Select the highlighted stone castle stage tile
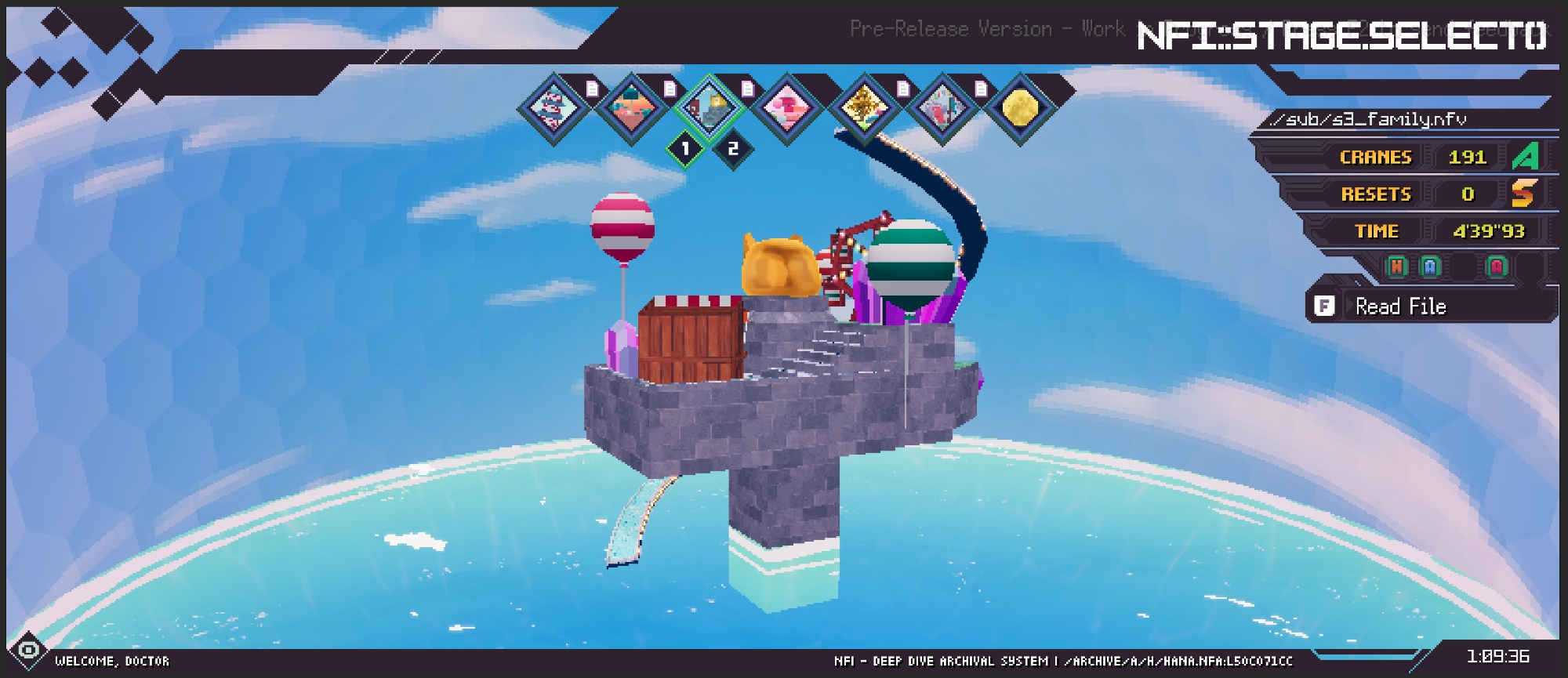The width and height of the screenshot is (1568, 678). point(709,108)
